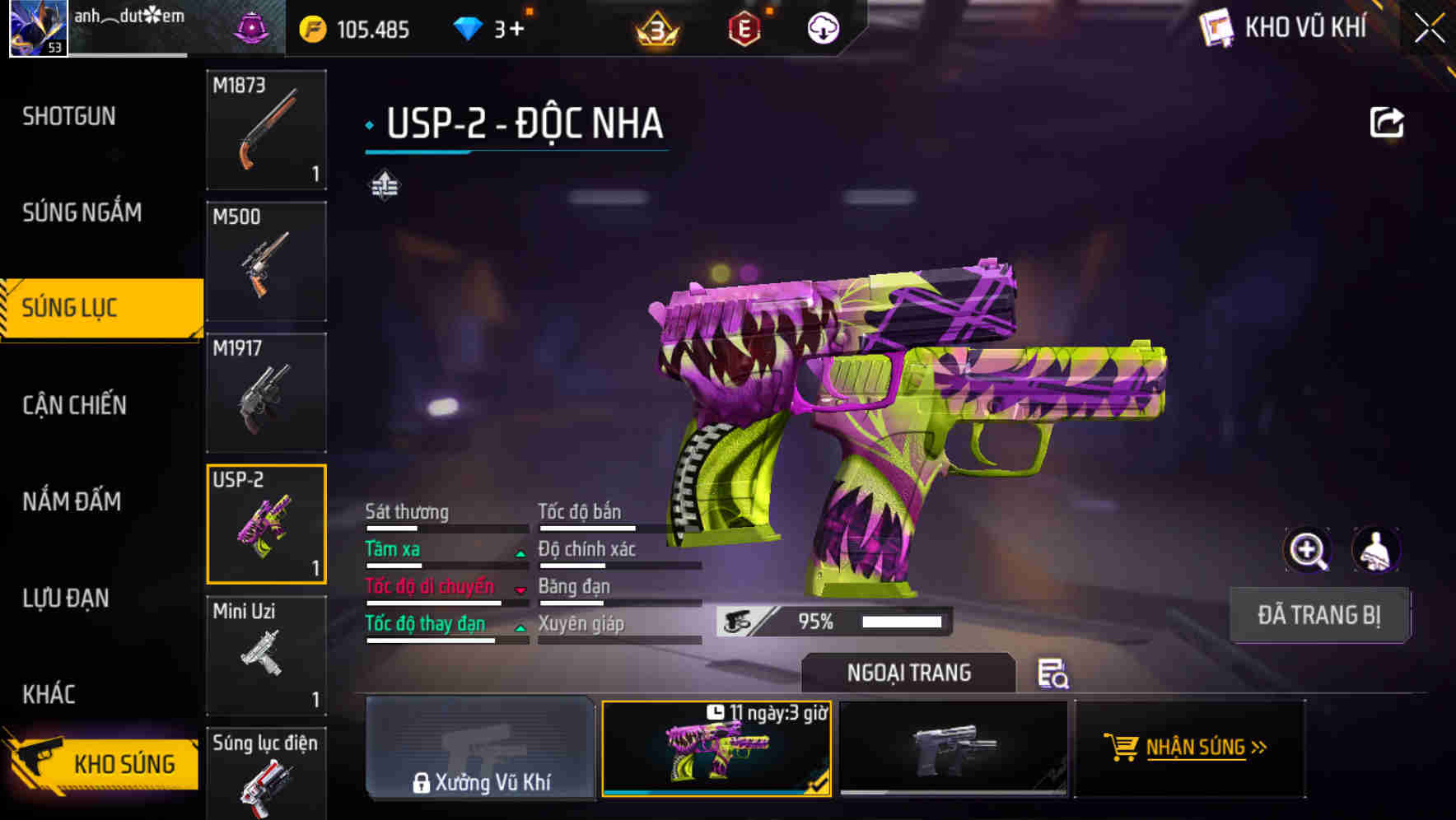Click the attachment icon below the weapon name
Screen dimensions: 1456x820
[x=385, y=184]
